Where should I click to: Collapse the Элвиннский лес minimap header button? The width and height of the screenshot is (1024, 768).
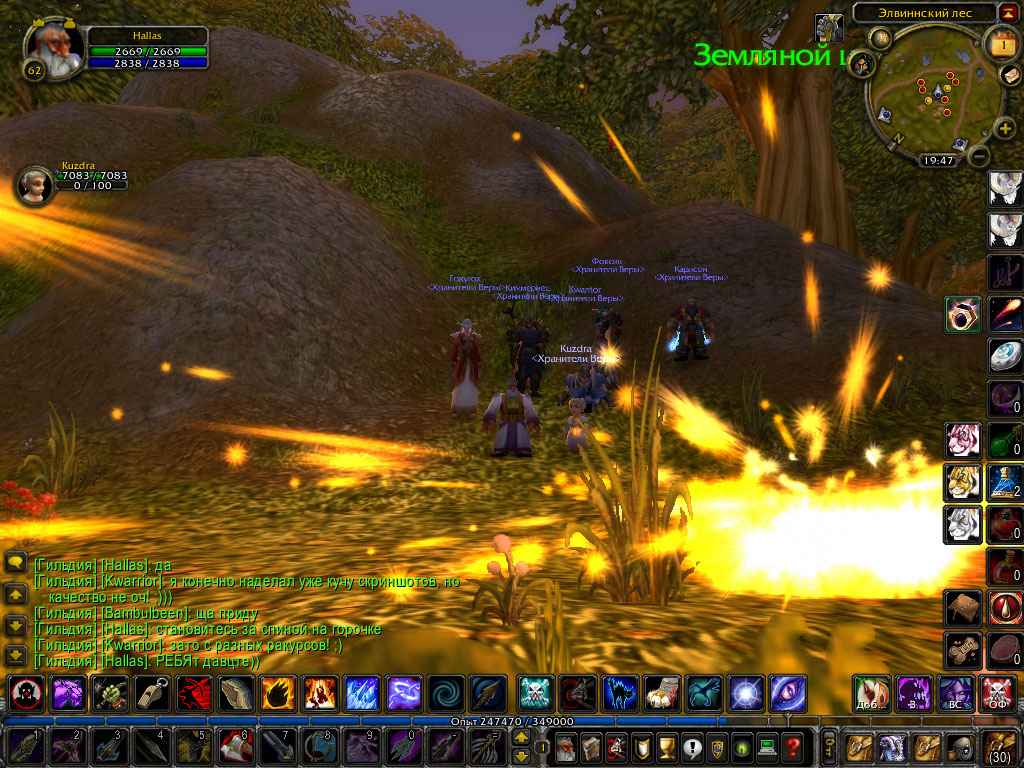click(1010, 13)
